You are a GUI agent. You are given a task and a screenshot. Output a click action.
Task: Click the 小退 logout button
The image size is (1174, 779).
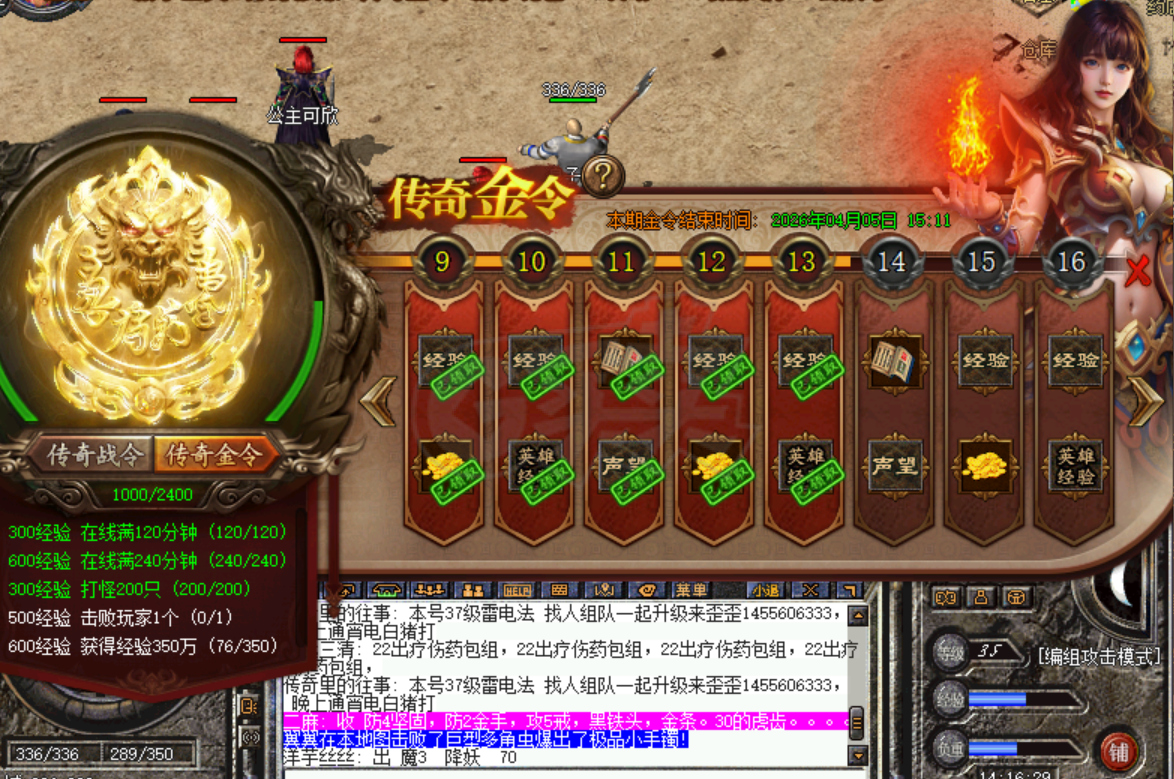765,590
